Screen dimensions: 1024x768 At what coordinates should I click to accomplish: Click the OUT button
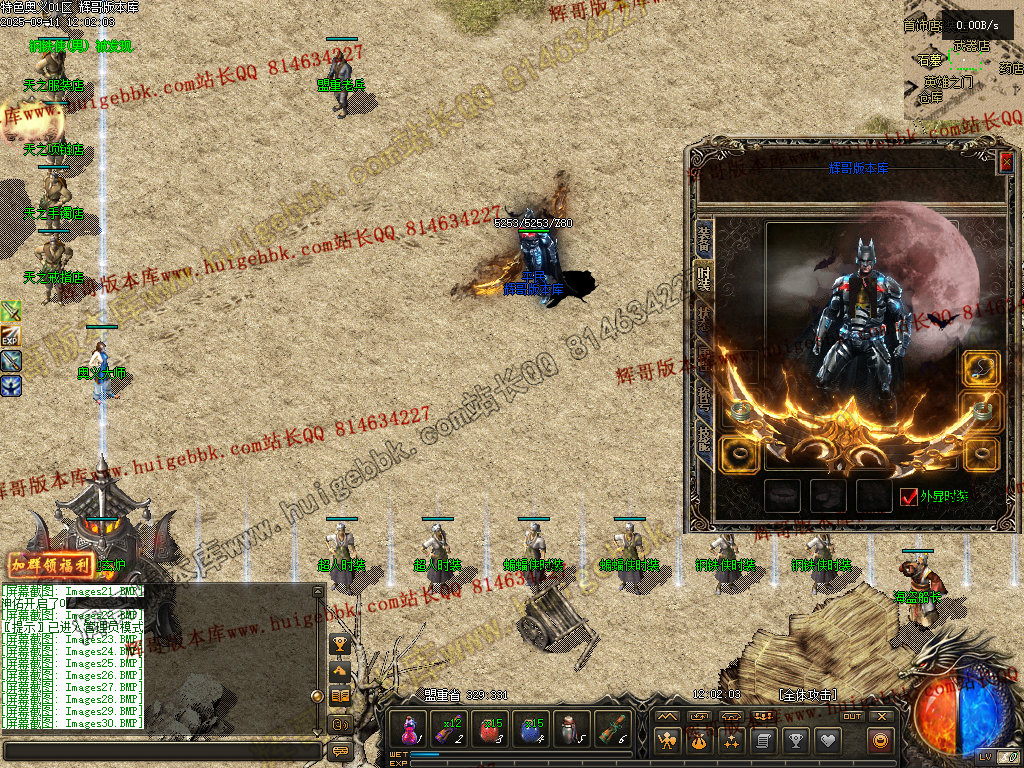click(x=852, y=716)
